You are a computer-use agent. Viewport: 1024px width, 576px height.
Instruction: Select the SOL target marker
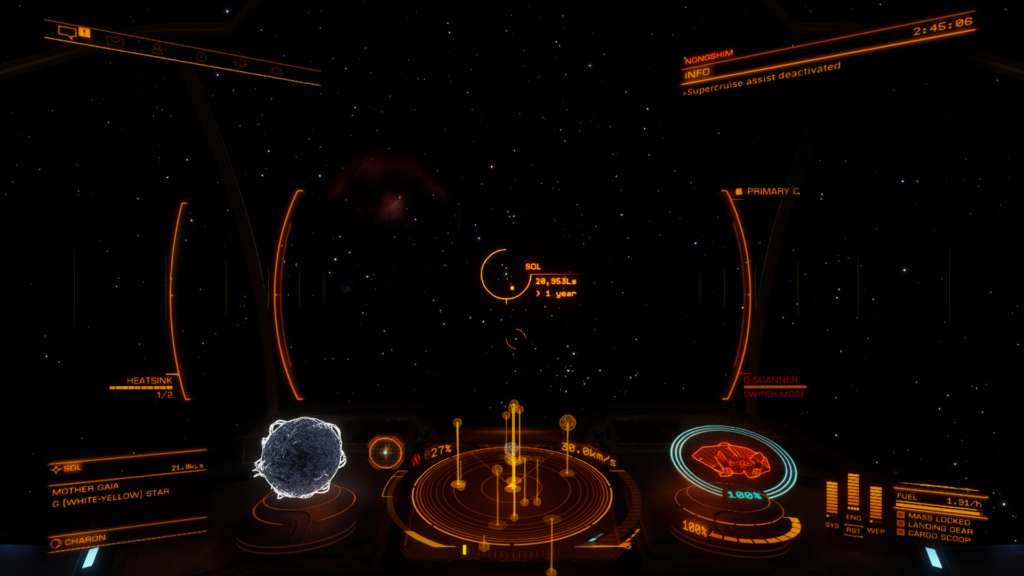click(501, 273)
